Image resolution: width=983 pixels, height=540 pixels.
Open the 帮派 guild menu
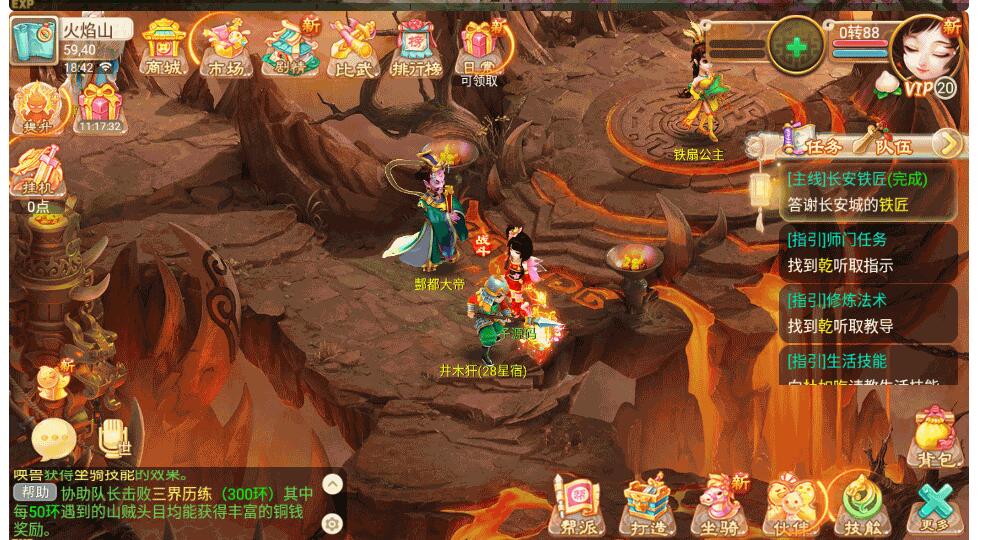pyautogui.click(x=579, y=505)
